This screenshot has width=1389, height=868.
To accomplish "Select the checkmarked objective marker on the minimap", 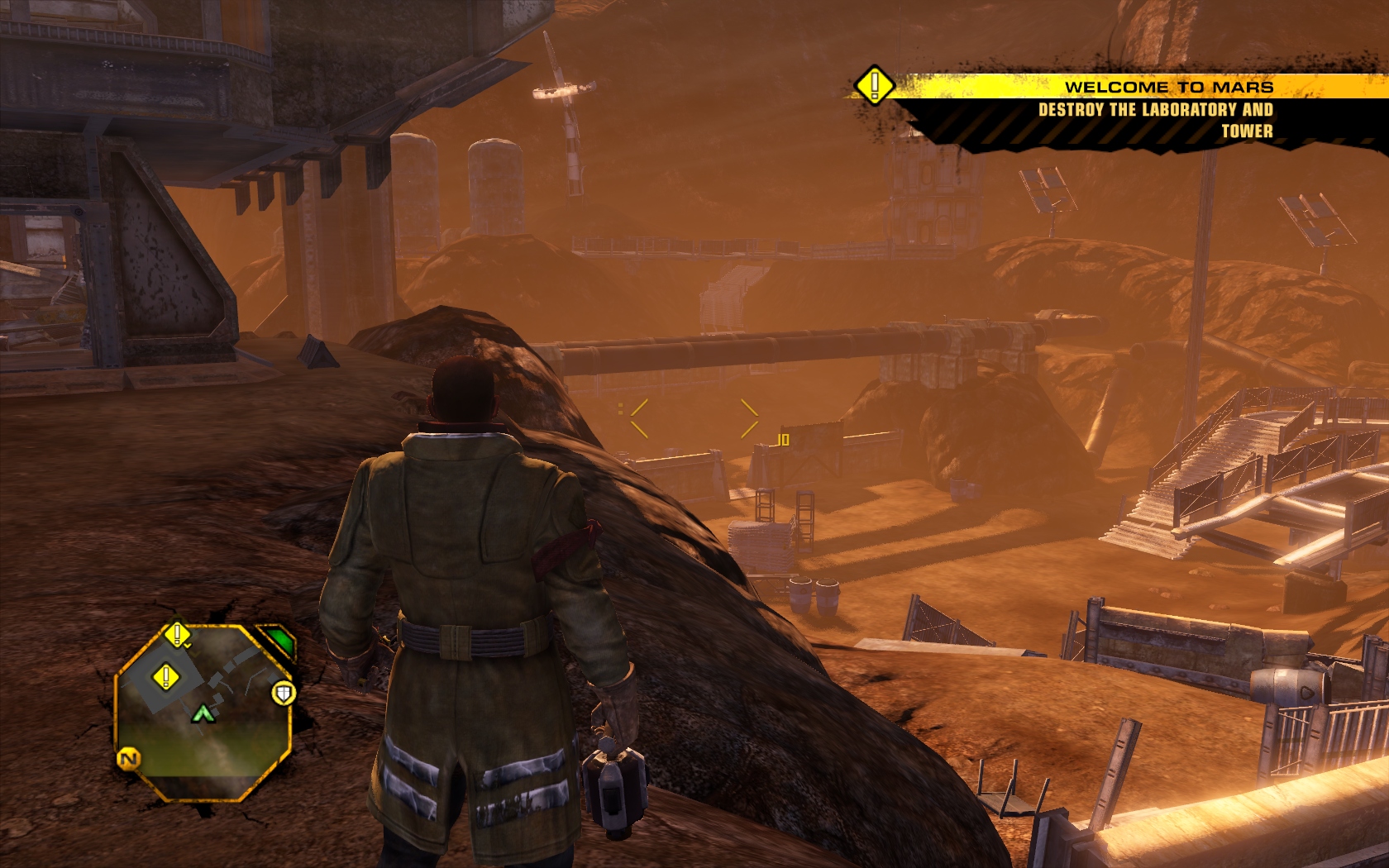I will pyautogui.click(x=177, y=635).
